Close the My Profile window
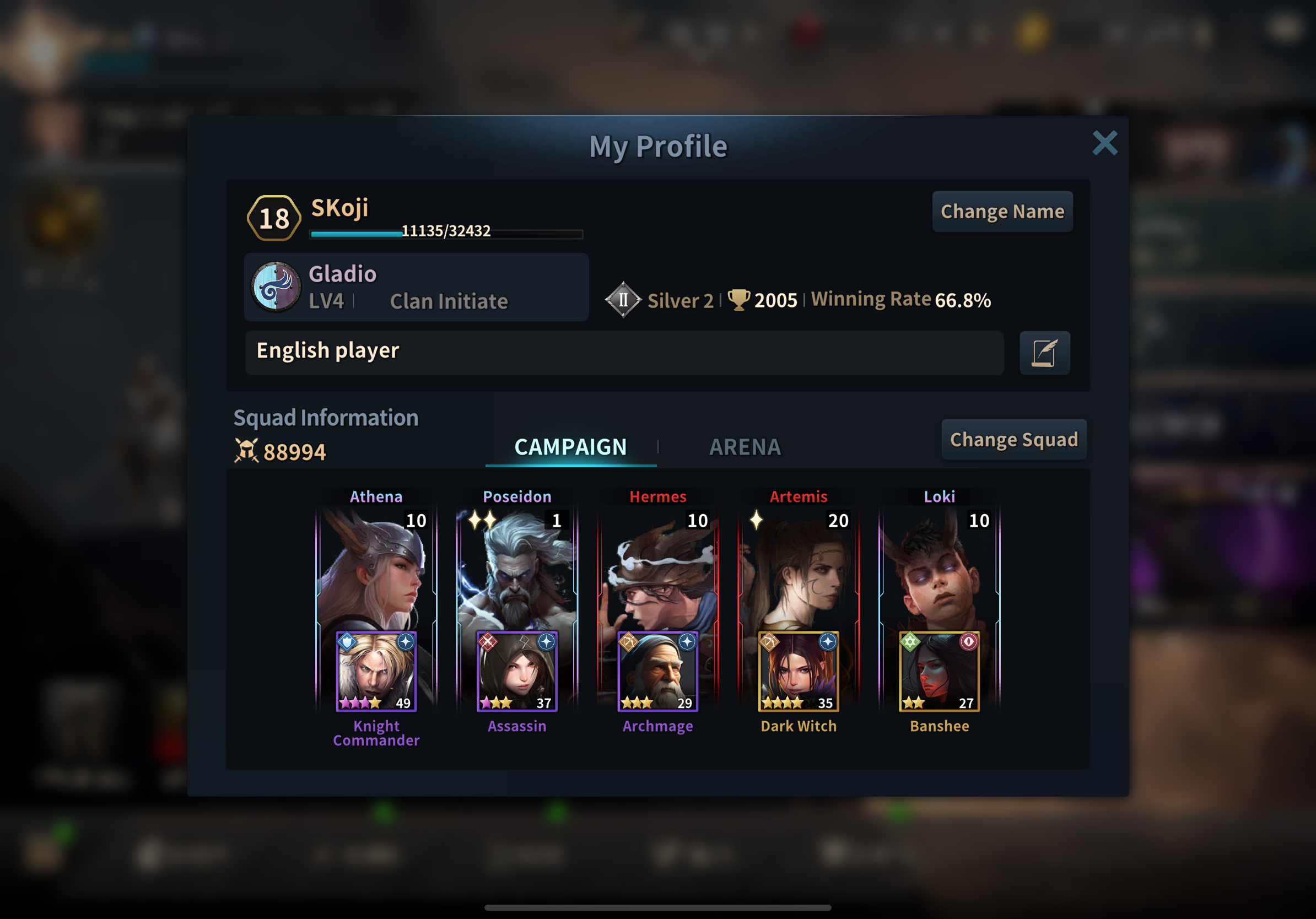Image resolution: width=1316 pixels, height=919 pixels. (1104, 143)
